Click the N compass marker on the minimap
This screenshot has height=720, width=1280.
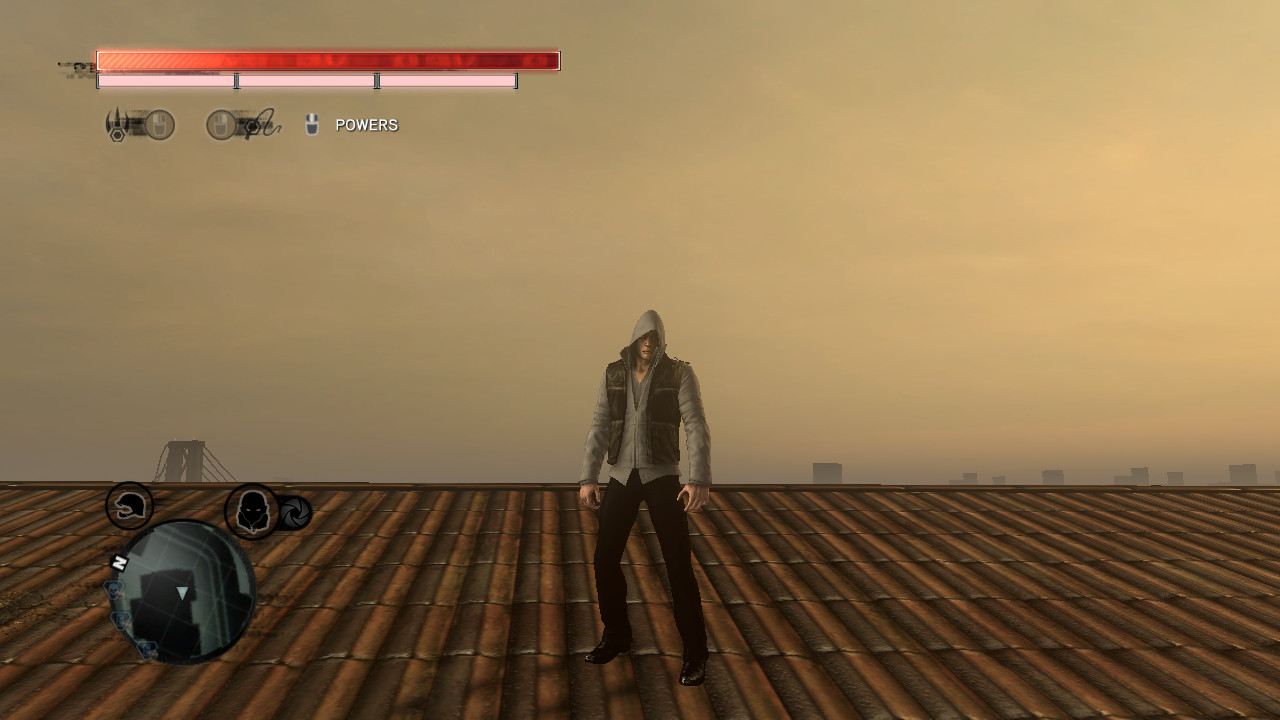pos(118,560)
